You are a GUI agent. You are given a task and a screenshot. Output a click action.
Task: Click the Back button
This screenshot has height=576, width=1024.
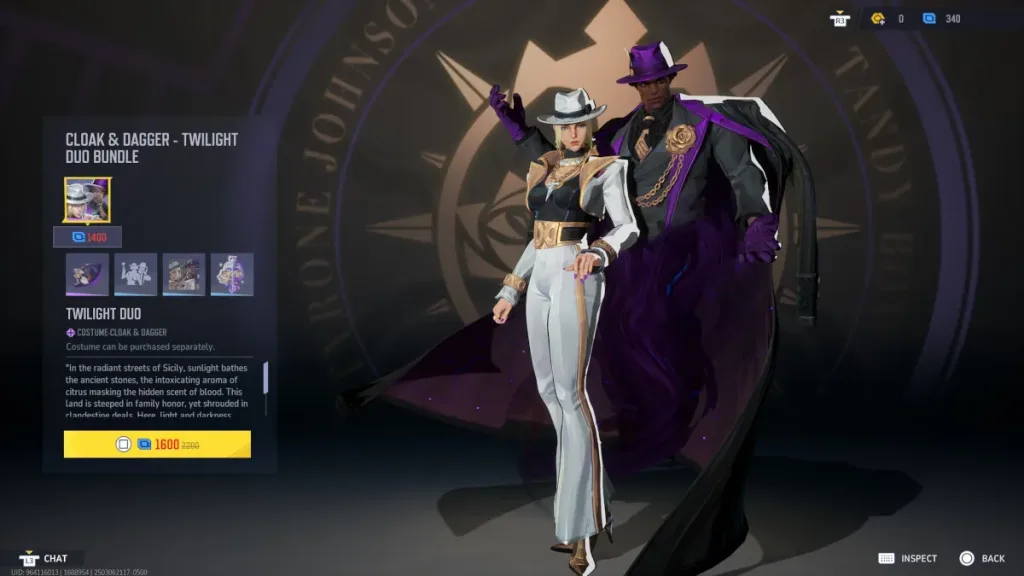(981, 558)
